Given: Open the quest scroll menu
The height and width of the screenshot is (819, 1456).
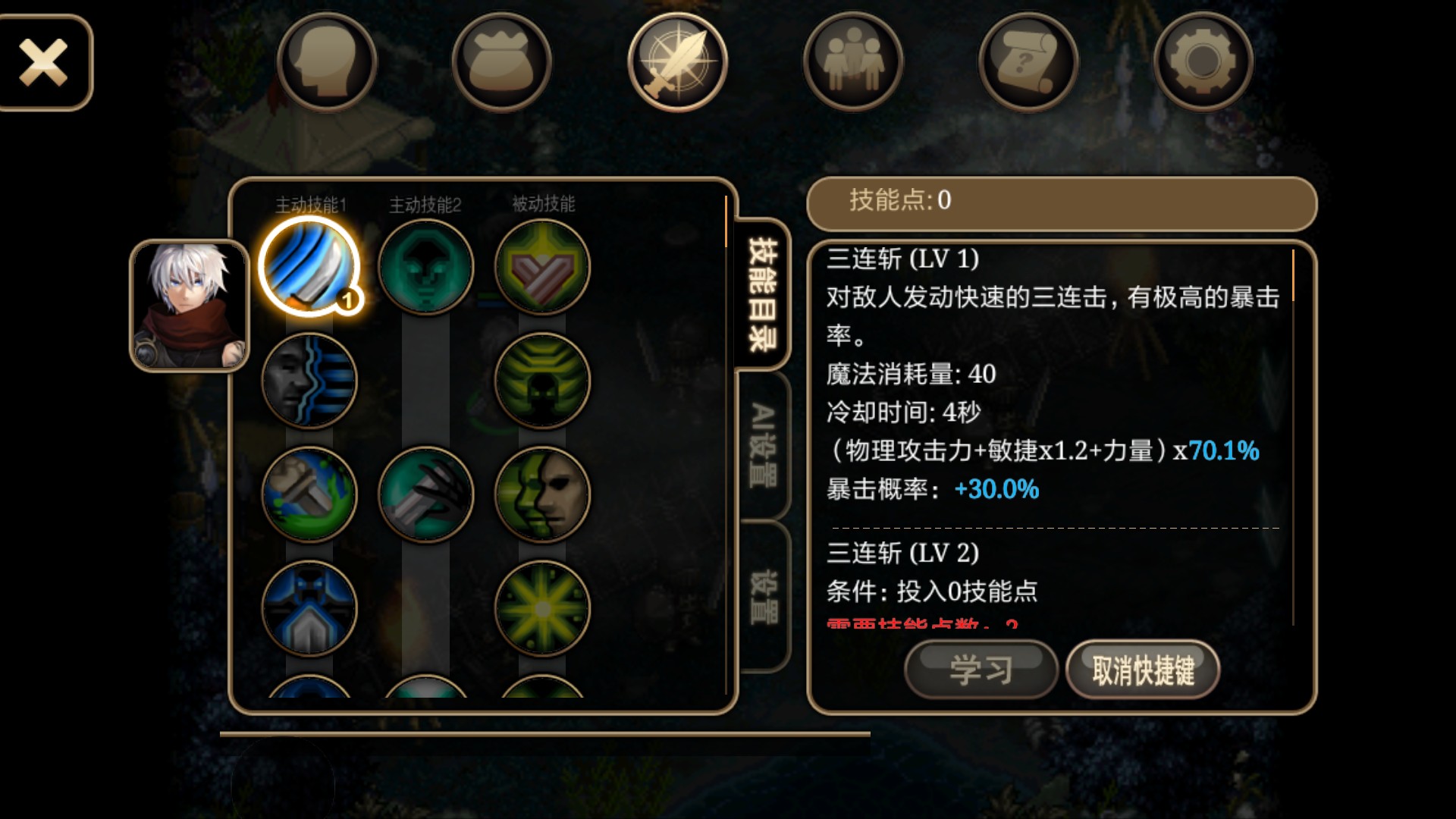Looking at the screenshot, I should pyautogui.click(x=1028, y=62).
